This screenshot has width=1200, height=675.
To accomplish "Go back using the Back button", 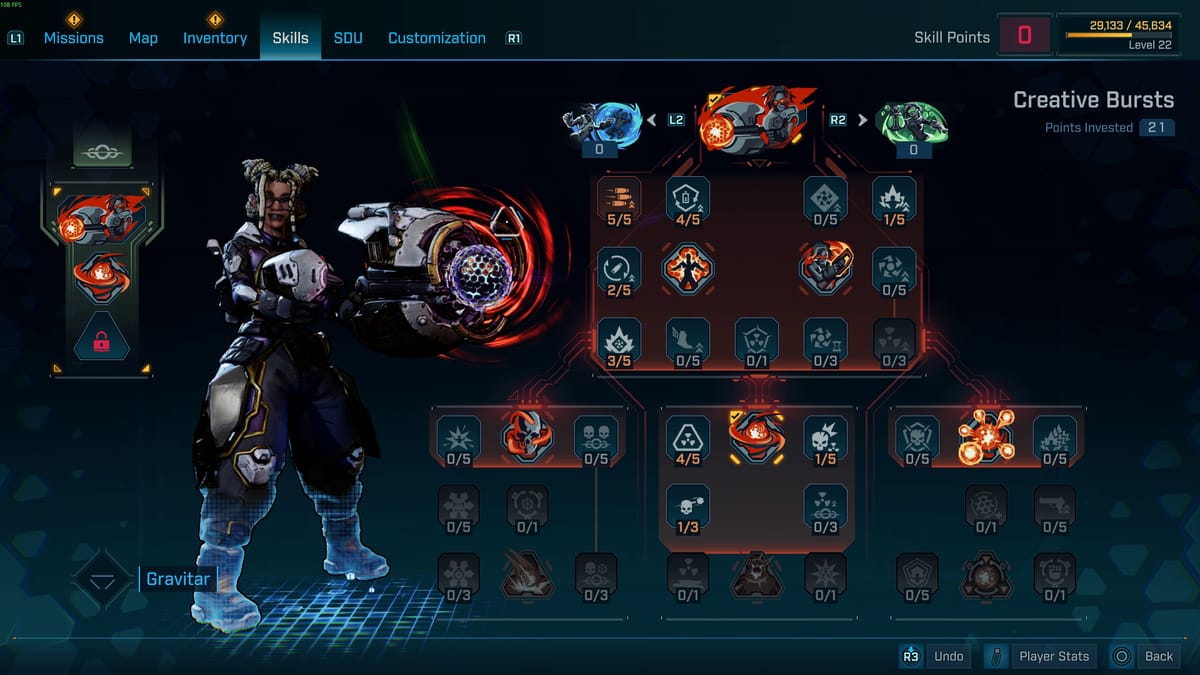I will (1146, 656).
